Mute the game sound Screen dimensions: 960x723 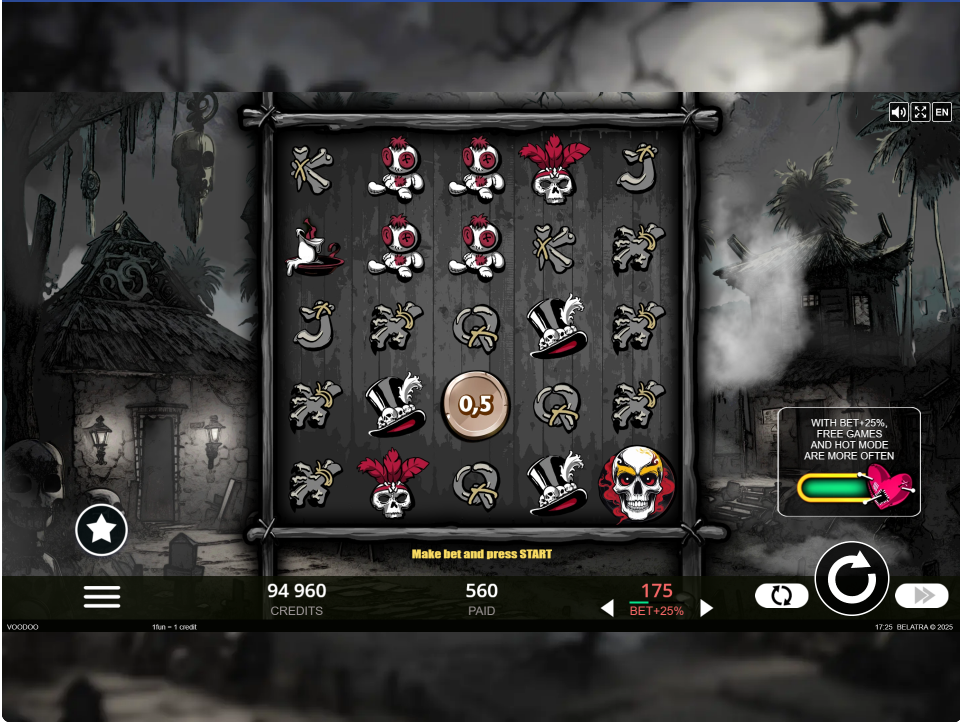point(898,112)
